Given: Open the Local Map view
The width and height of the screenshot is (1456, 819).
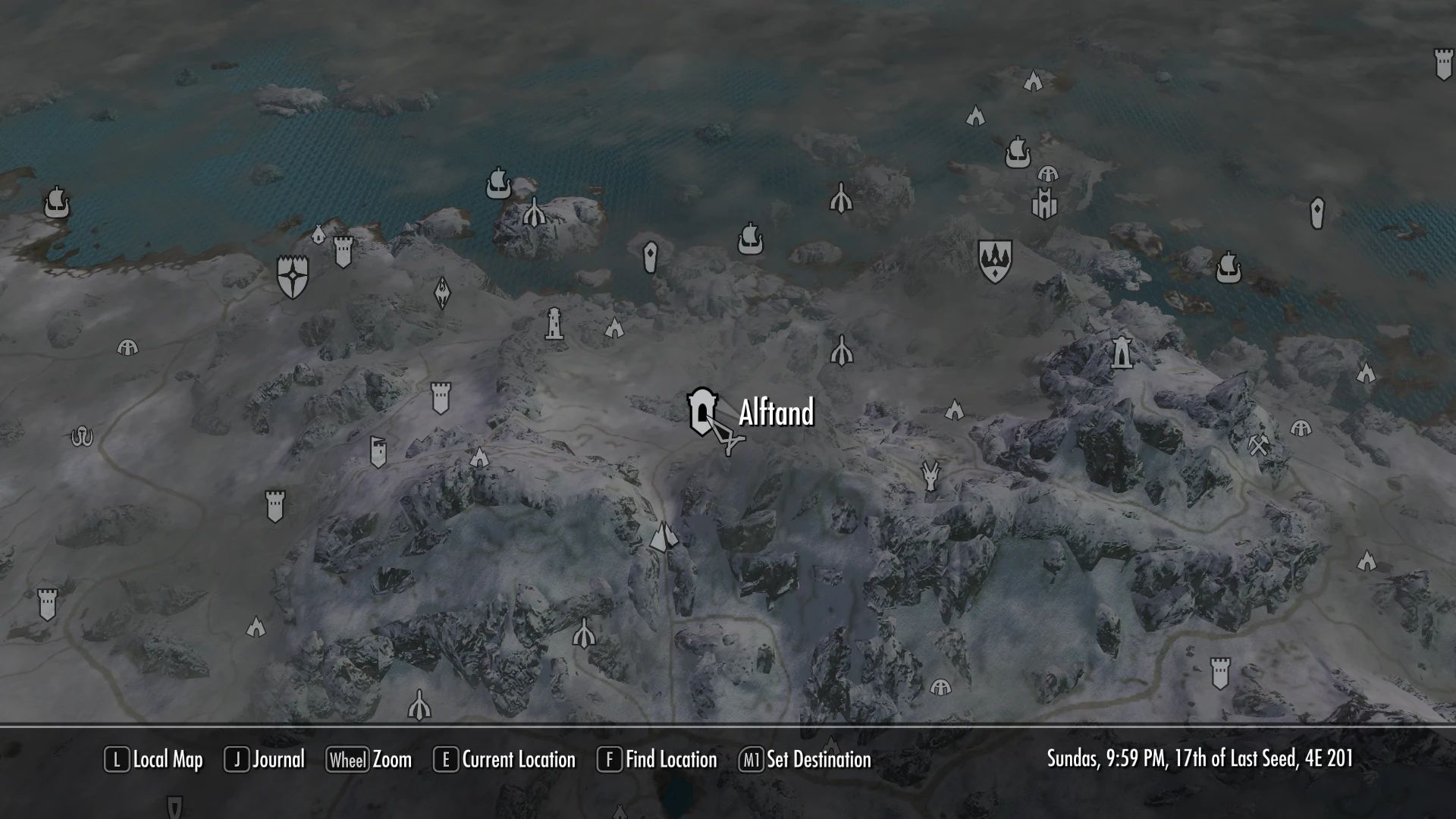Looking at the screenshot, I should pyautogui.click(x=154, y=760).
